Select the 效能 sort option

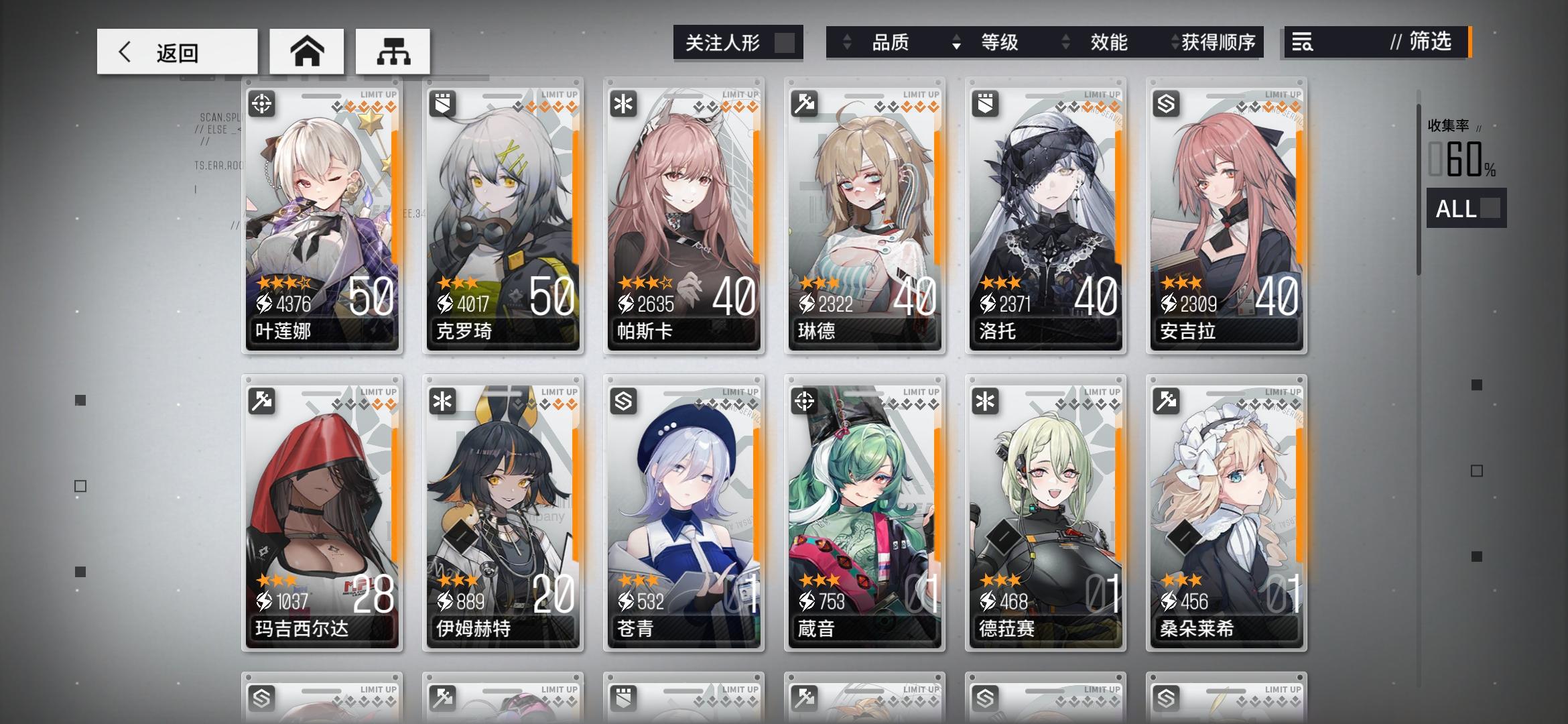[1108, 42]
